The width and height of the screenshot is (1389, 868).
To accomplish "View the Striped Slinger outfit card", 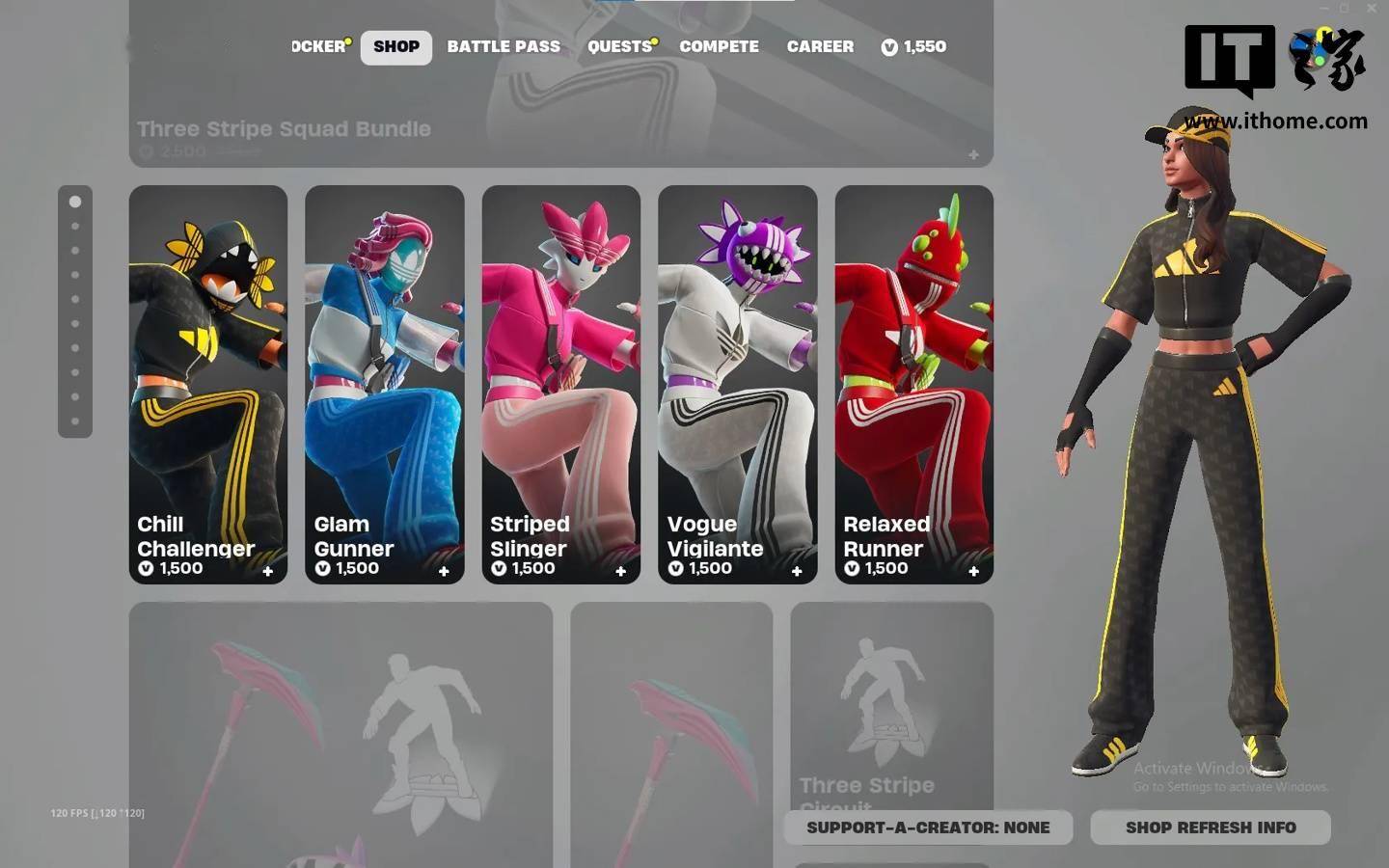I will (x=561, y=384).
